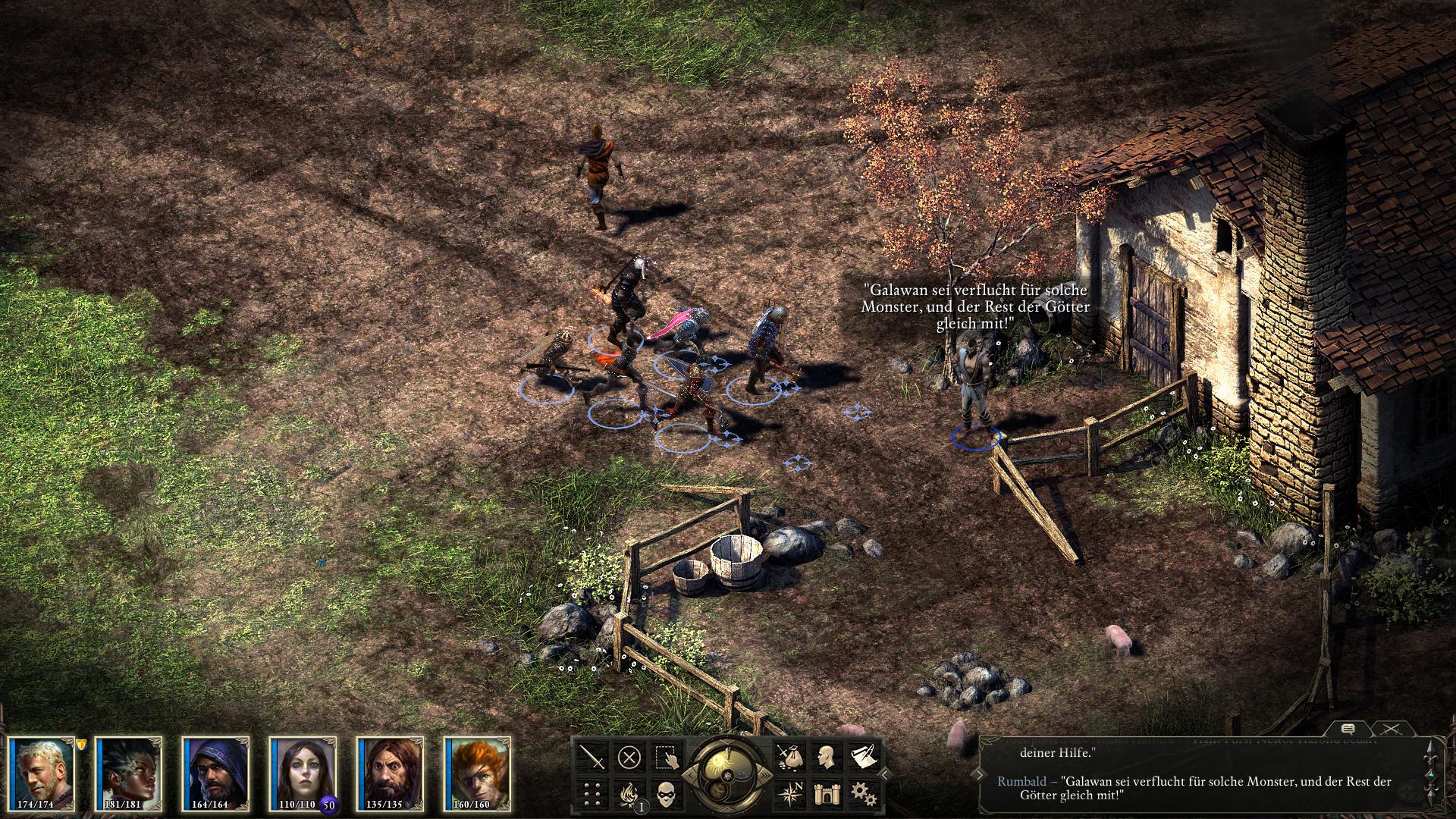The height and width of the screenshot is (819, 1456).
Task: Open the party formation dots button
Action: pos(592,793)
